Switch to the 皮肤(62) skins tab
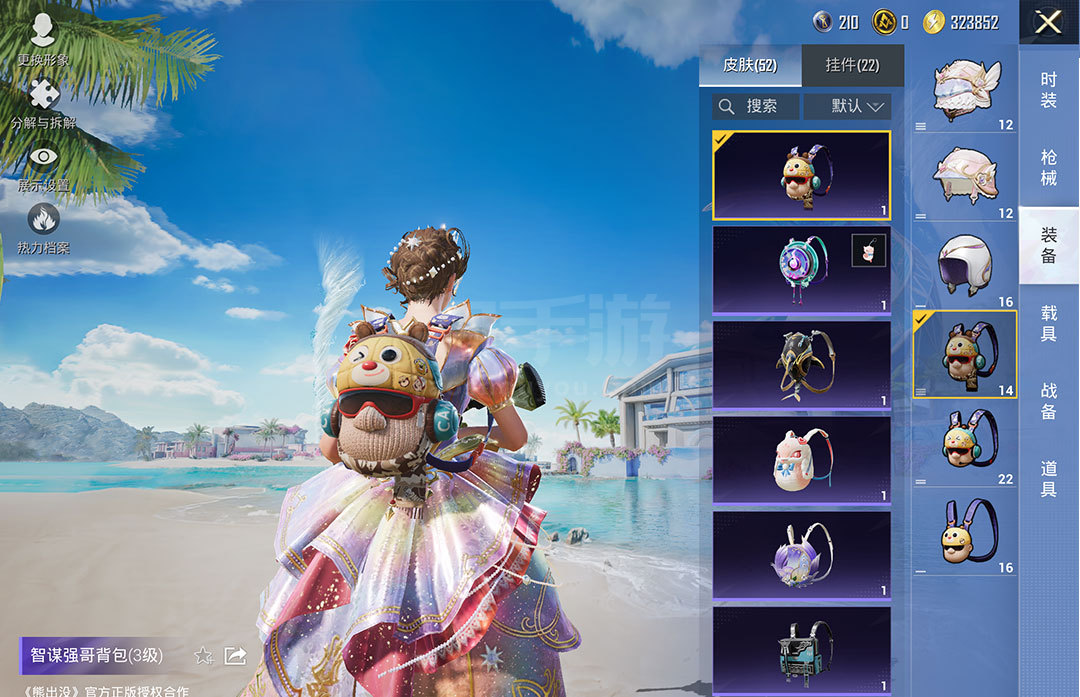The width and height of the screenshot is (1080, 697). [x=750, y=66]
